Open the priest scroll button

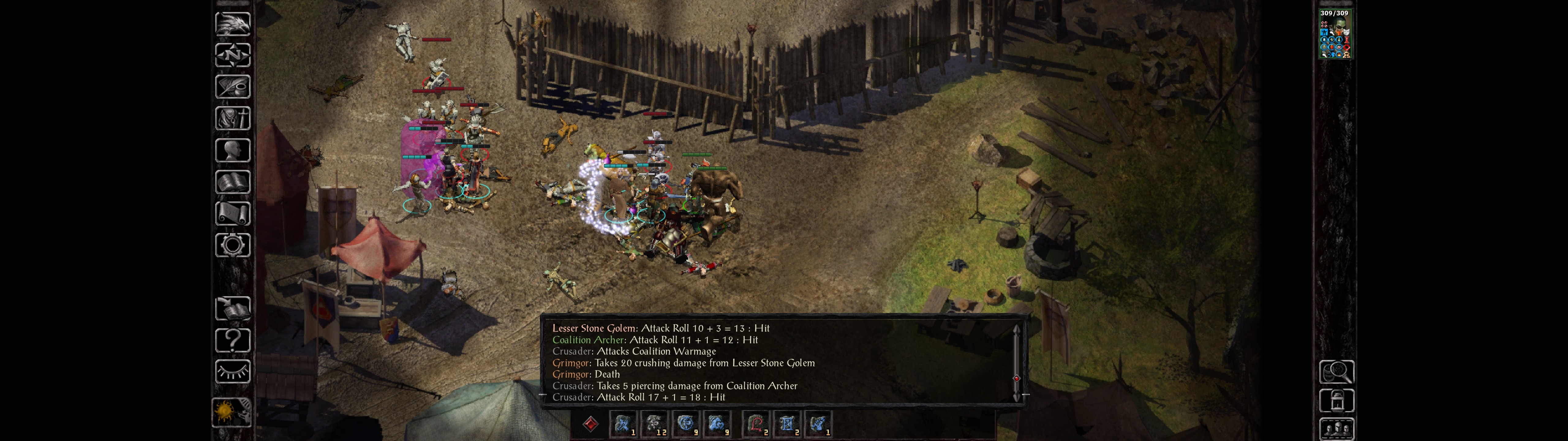232,214
